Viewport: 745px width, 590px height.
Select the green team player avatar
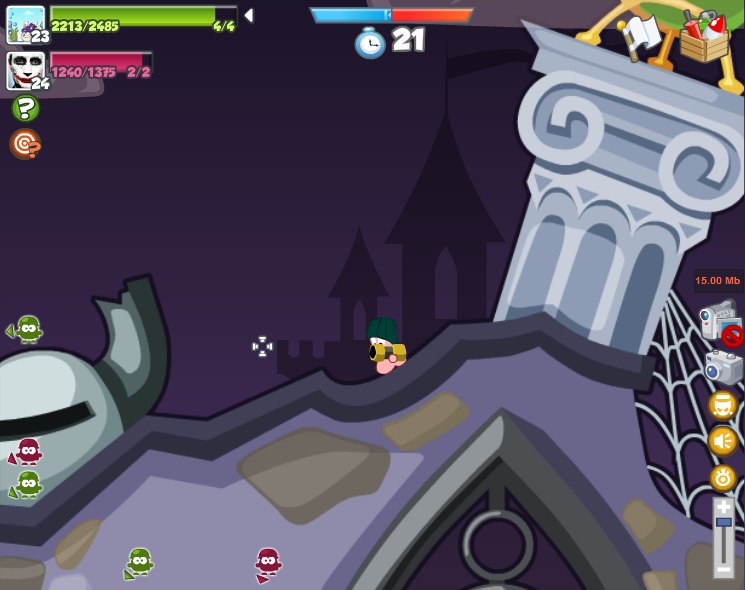[26, 23]
